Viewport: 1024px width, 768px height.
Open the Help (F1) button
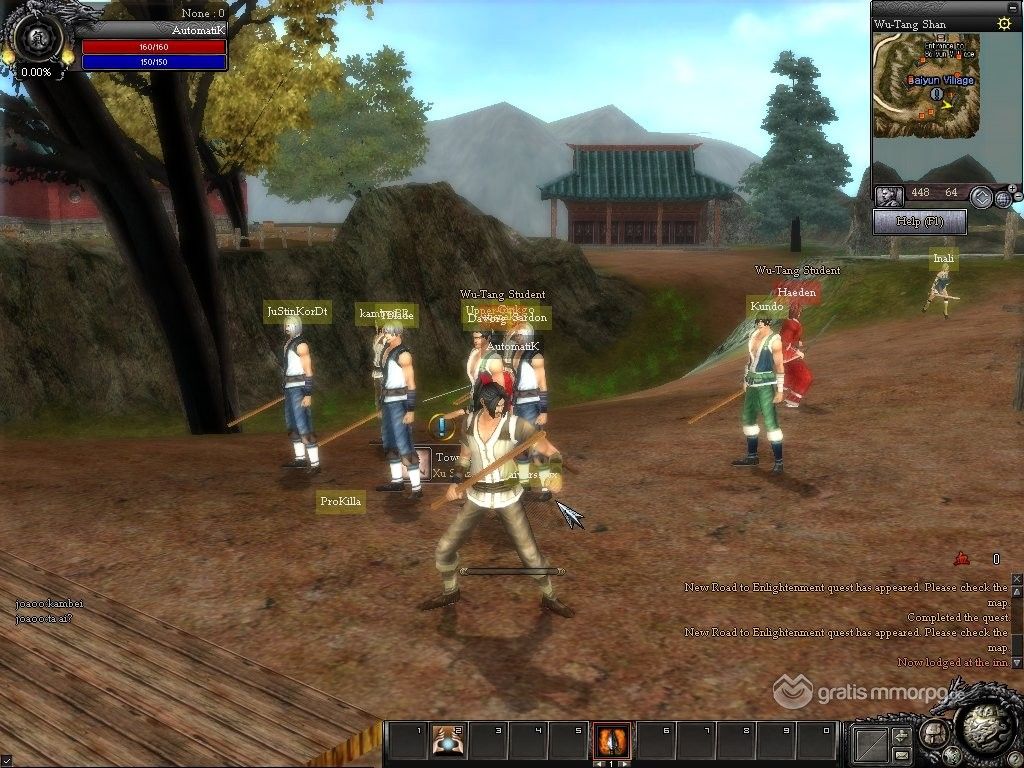pos(919,221)
